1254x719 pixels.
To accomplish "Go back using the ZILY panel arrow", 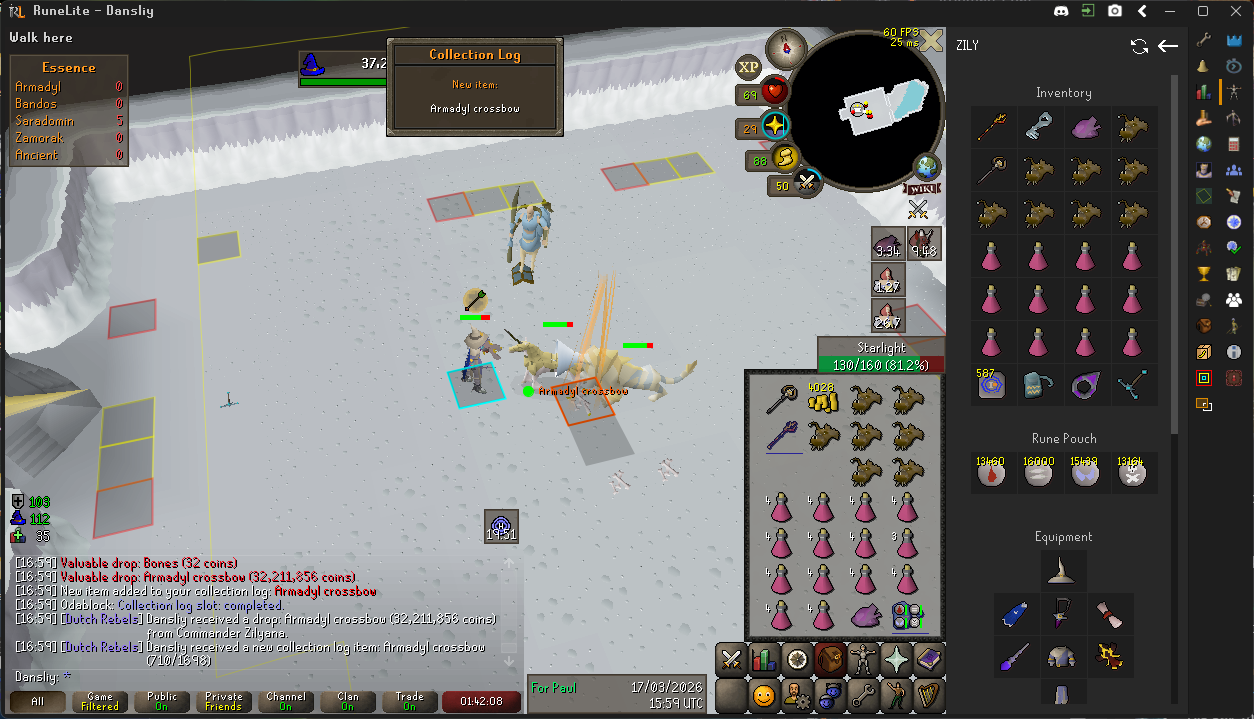I will point(1167,46).
